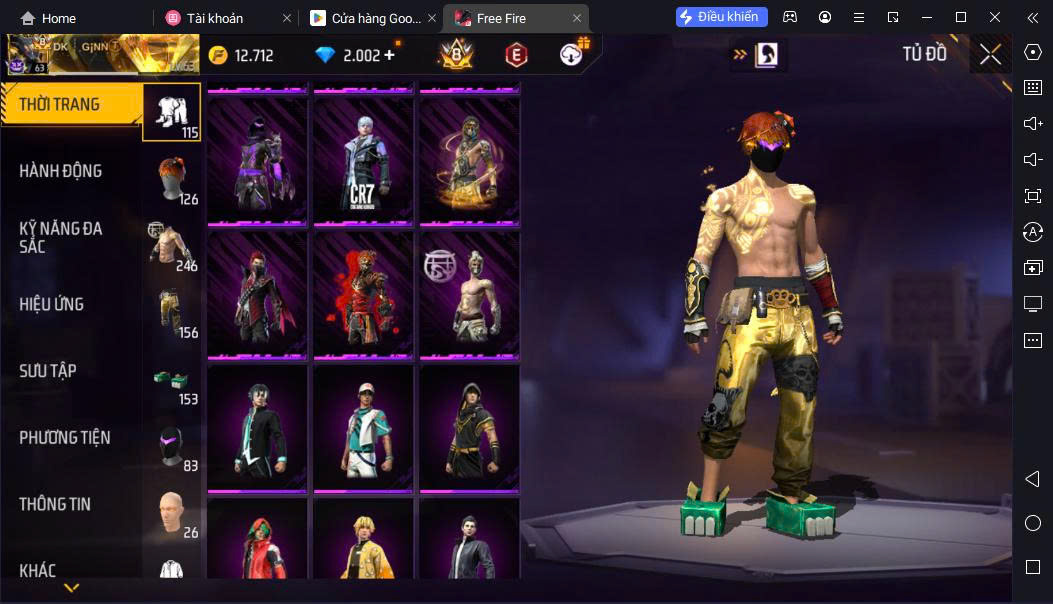Screen dimensions: 1053x604
Task: Close the Tủ Đồ wardrobe screen
Action: point(990,54)
